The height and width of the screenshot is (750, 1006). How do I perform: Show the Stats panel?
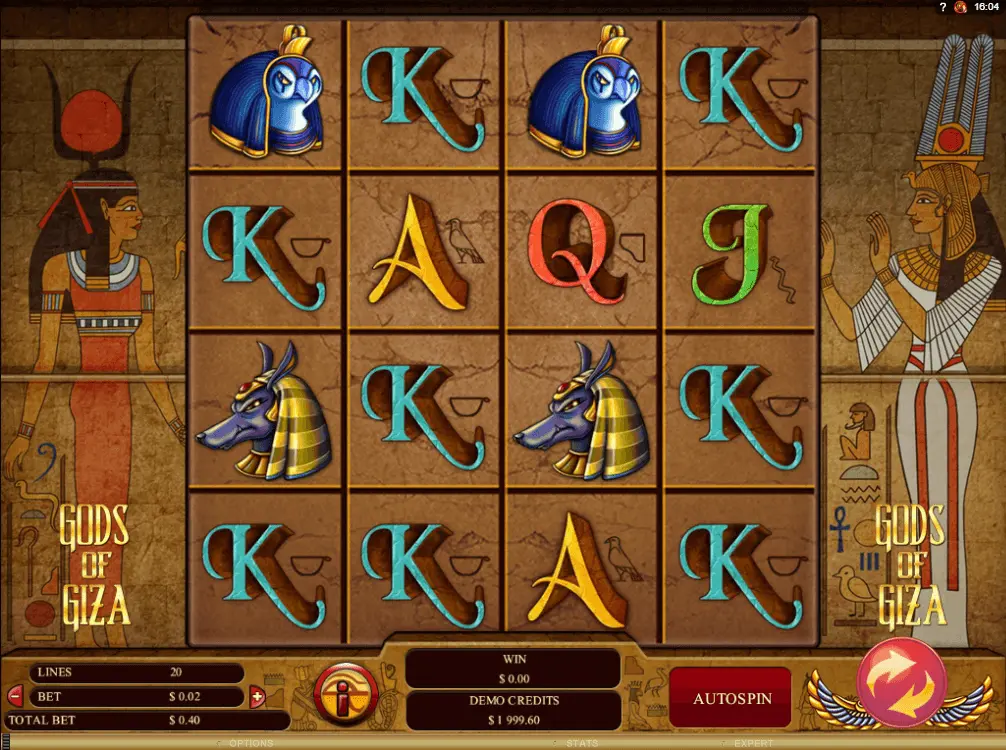(581, 743)
